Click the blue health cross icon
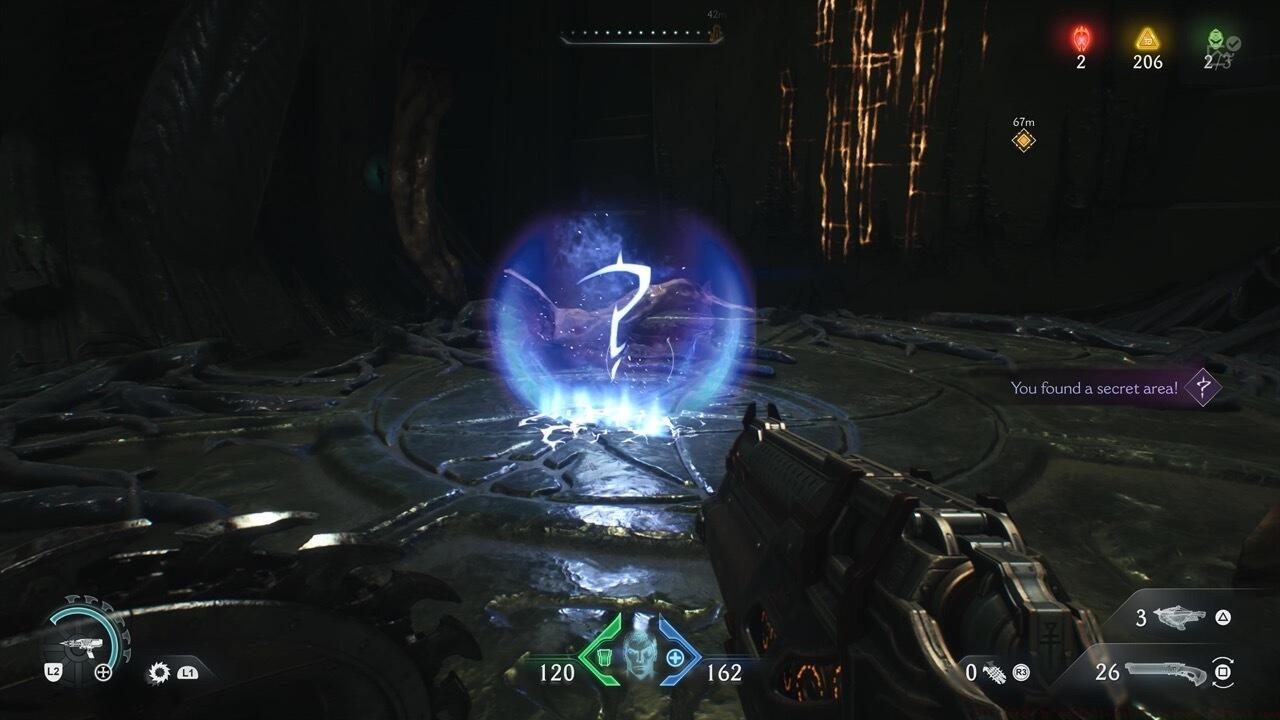The height and width of the screenshot is (720, 1280). click(x=675, y=657)
